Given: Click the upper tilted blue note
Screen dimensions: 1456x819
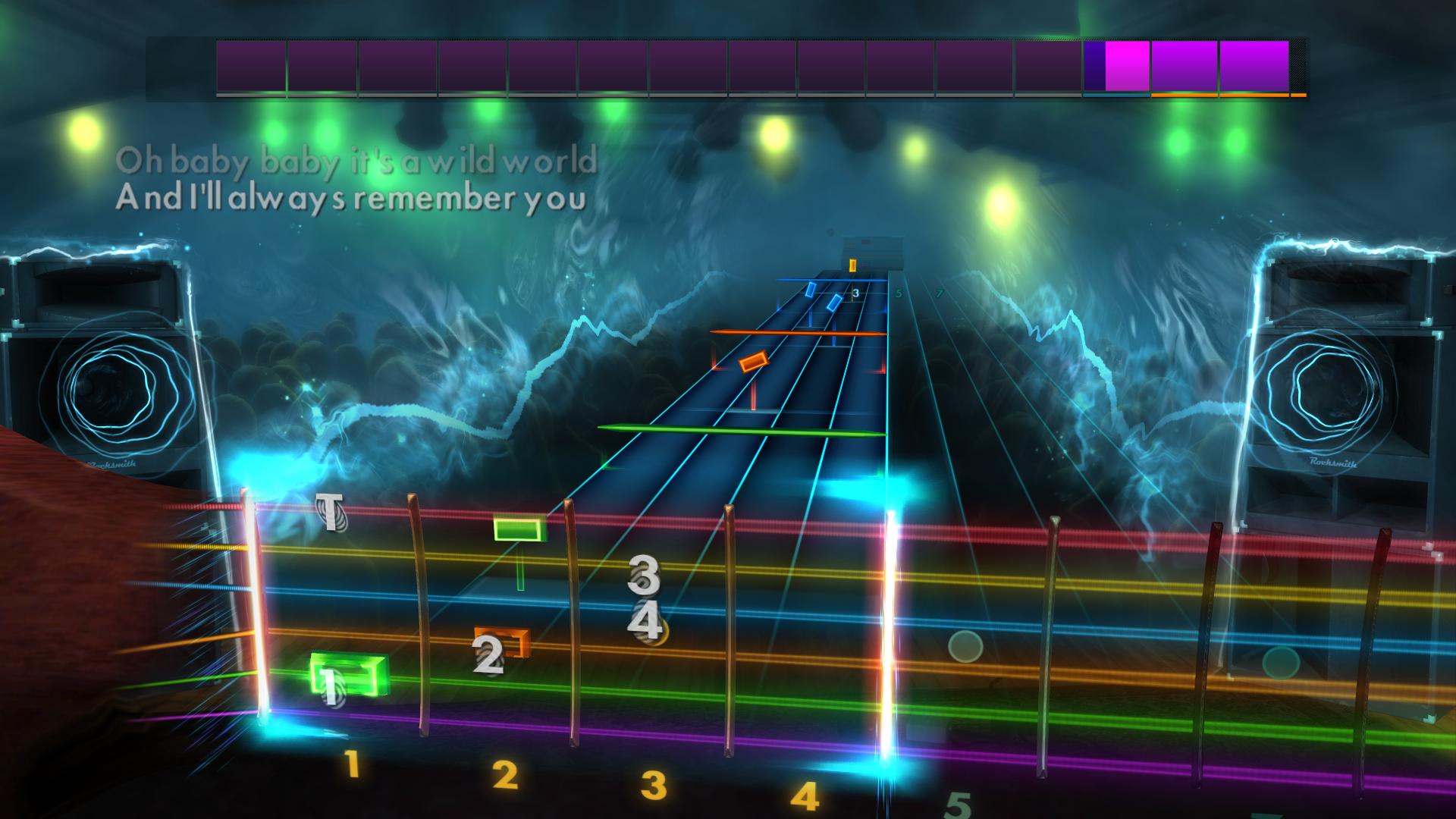Looking at the screenshot, I should click(811, 288).
